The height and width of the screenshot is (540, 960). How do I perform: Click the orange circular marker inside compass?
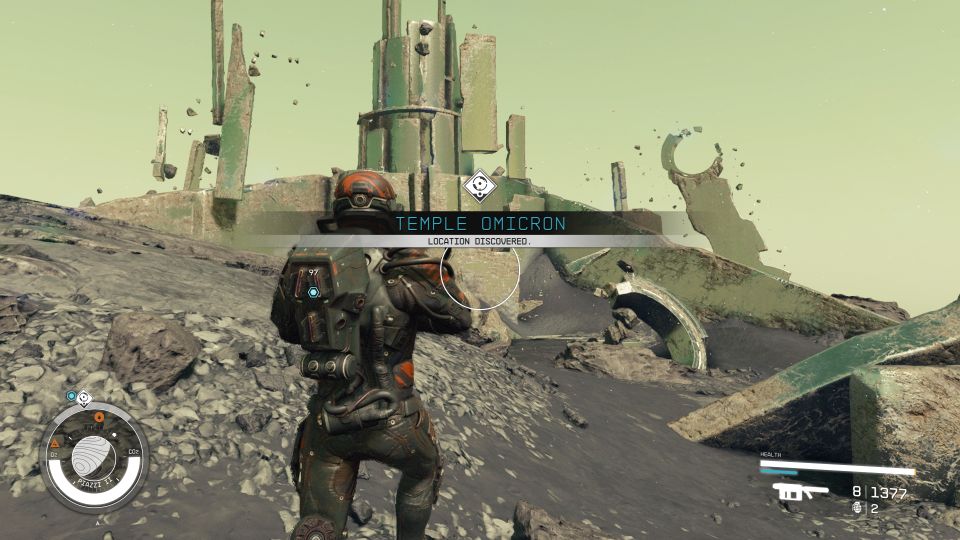pyautogui.click(x=99, y=416)
